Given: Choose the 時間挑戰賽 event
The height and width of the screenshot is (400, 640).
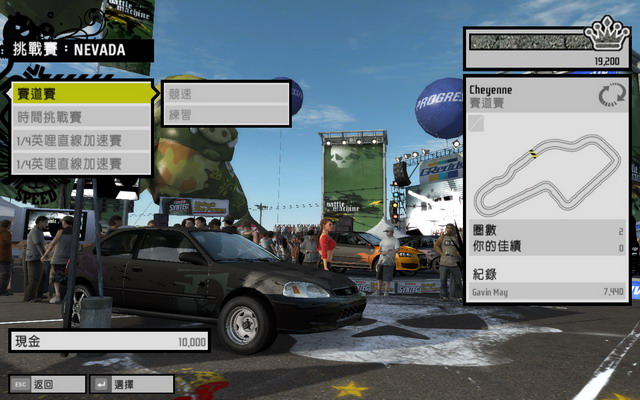Looking at the screenshot, I should click(80, 117).
